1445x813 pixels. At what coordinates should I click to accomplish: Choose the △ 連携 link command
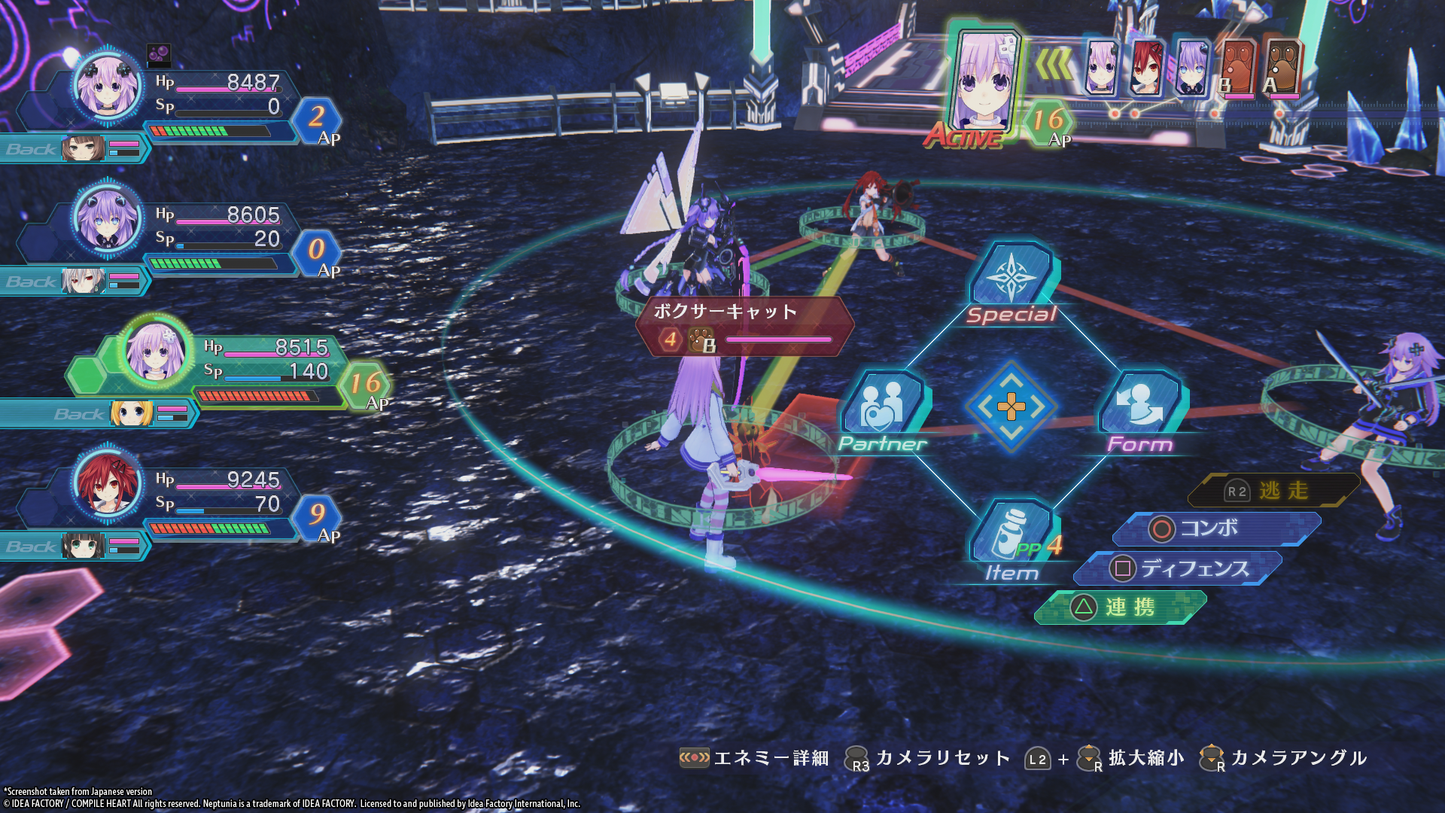point(1118,607)
